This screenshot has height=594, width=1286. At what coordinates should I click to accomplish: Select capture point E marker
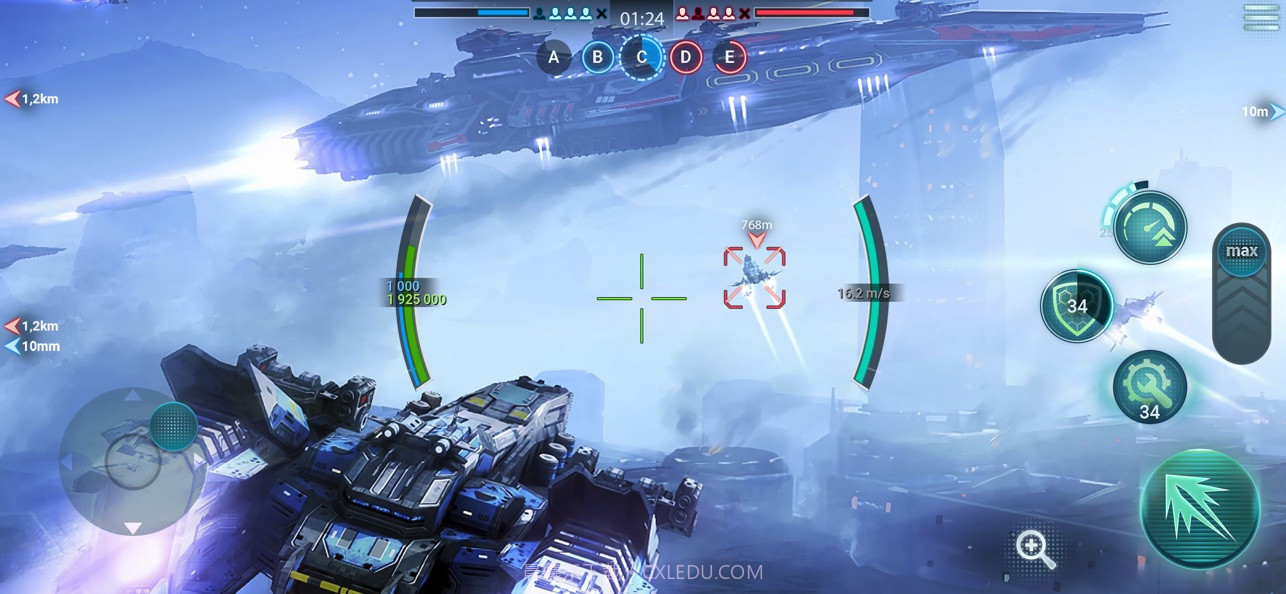point(729,57)
